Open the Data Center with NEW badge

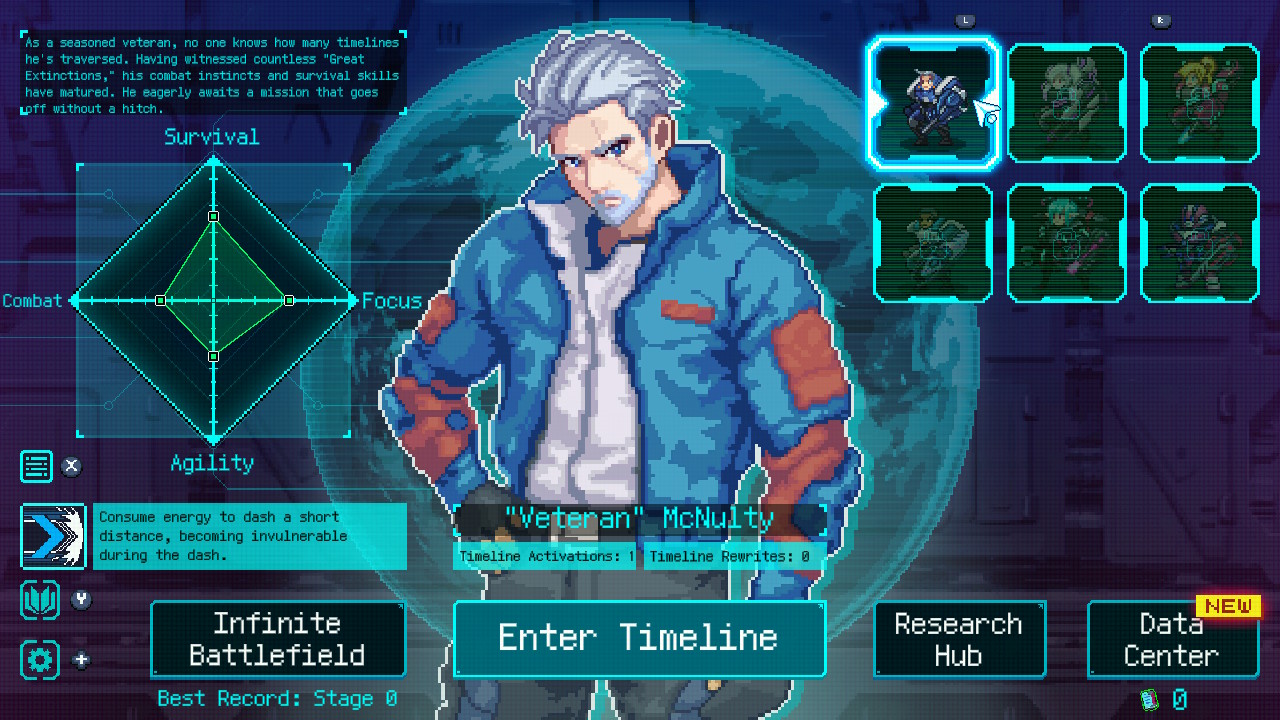click(1168, 639)
